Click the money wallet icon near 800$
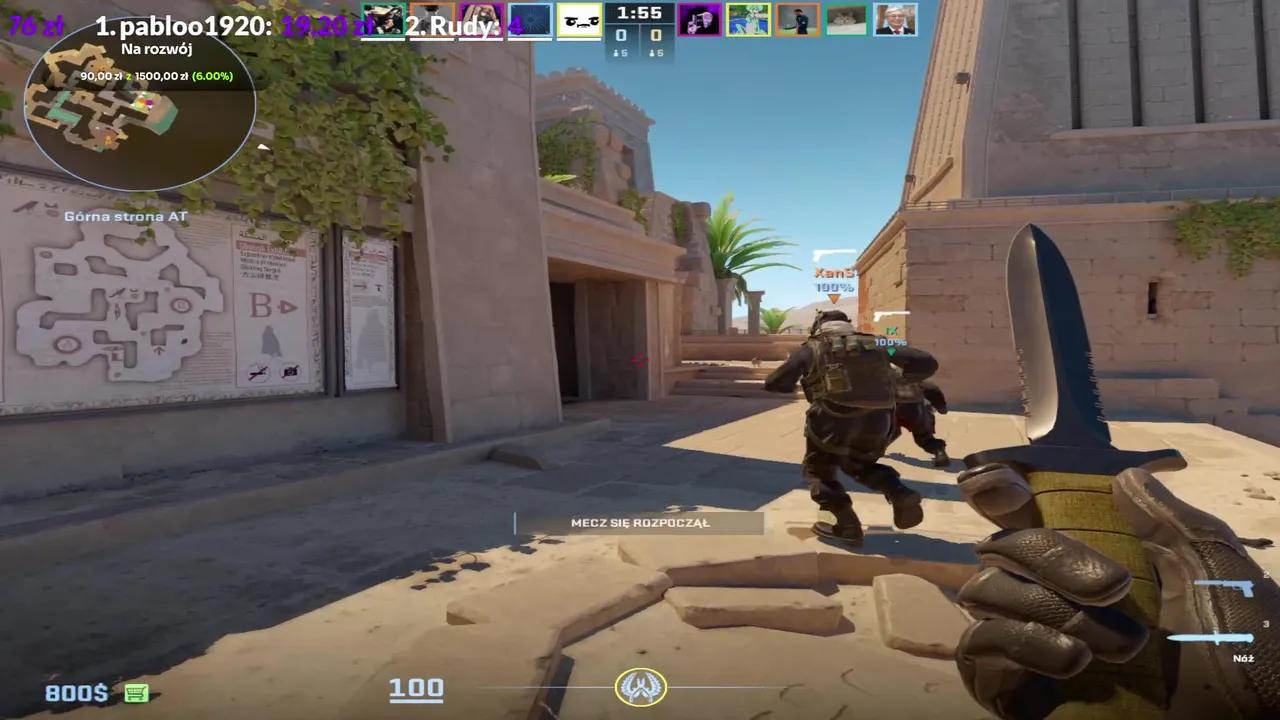Image resolution: width=1280 pixels, height=720 pixels. [136, 692]
